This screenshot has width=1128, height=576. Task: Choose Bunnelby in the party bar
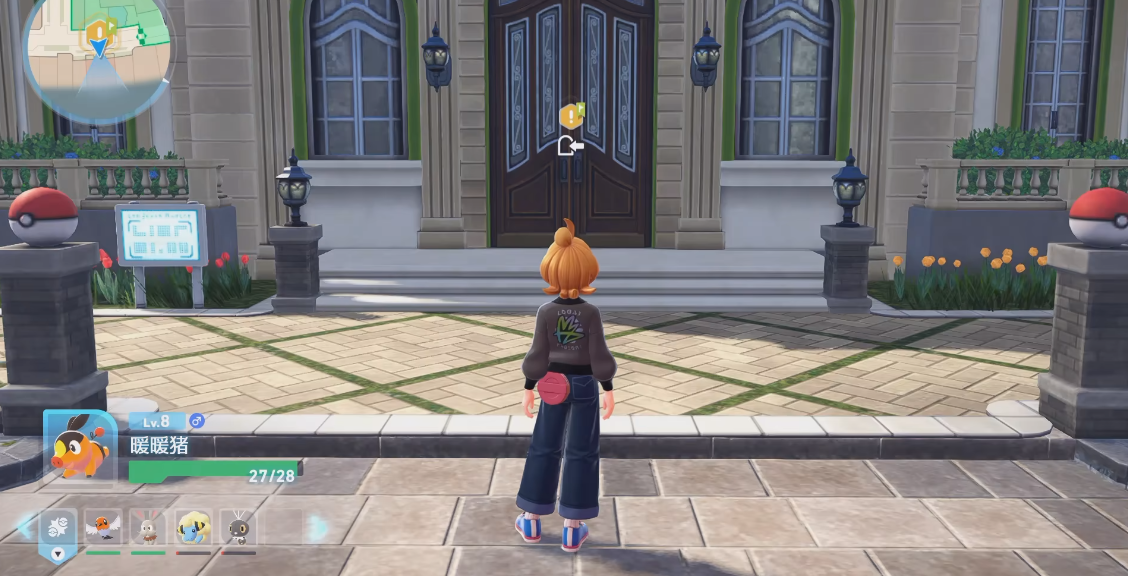(x=148, y=526)
